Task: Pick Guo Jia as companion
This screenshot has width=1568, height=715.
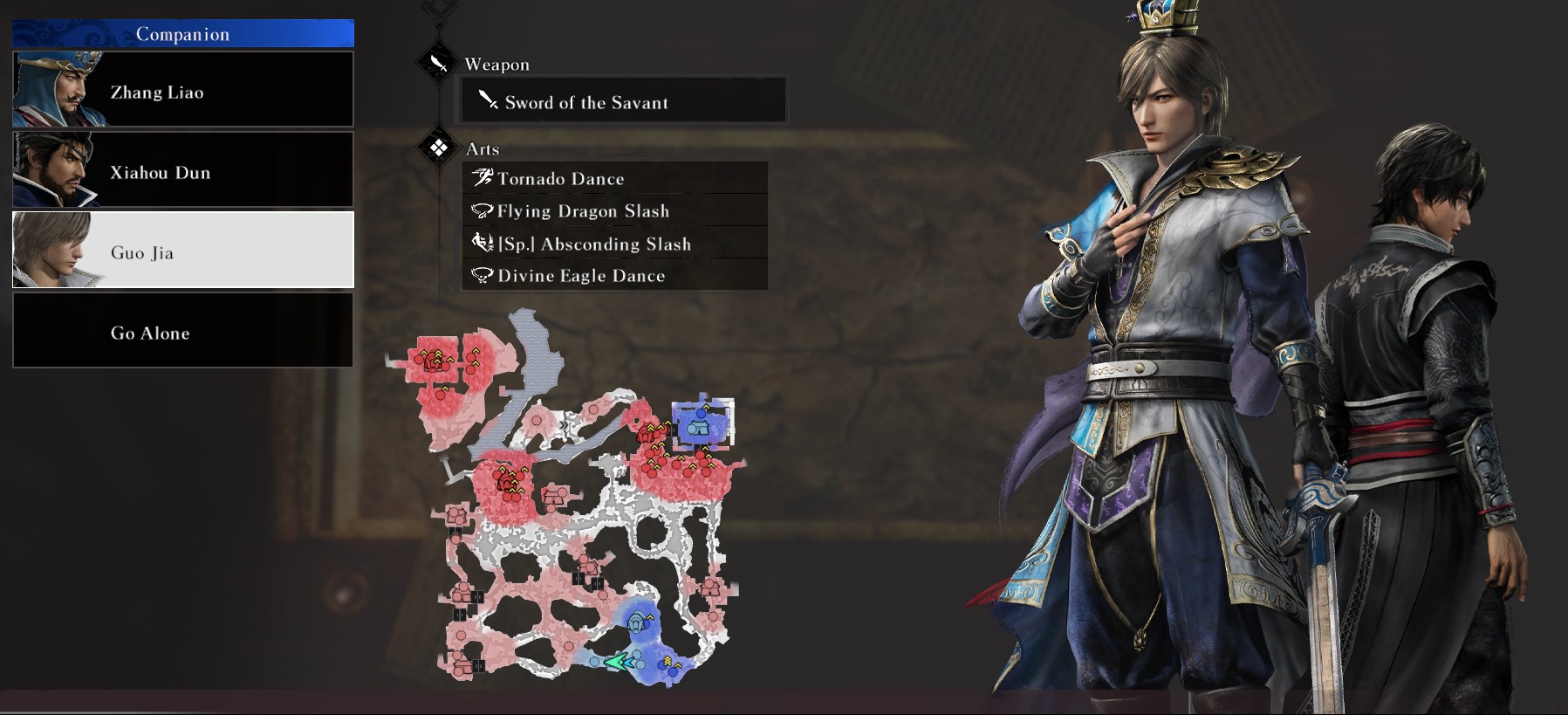Action: [183, 251]
